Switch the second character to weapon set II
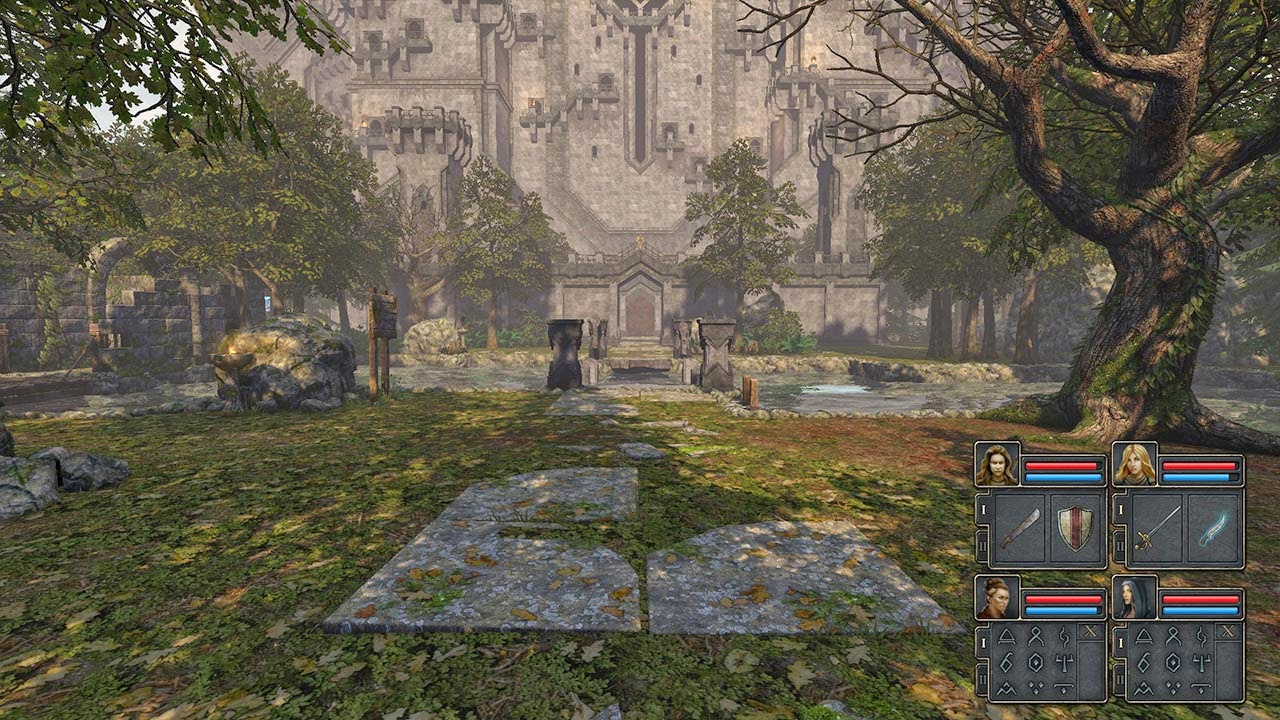 pos(1120,545)
